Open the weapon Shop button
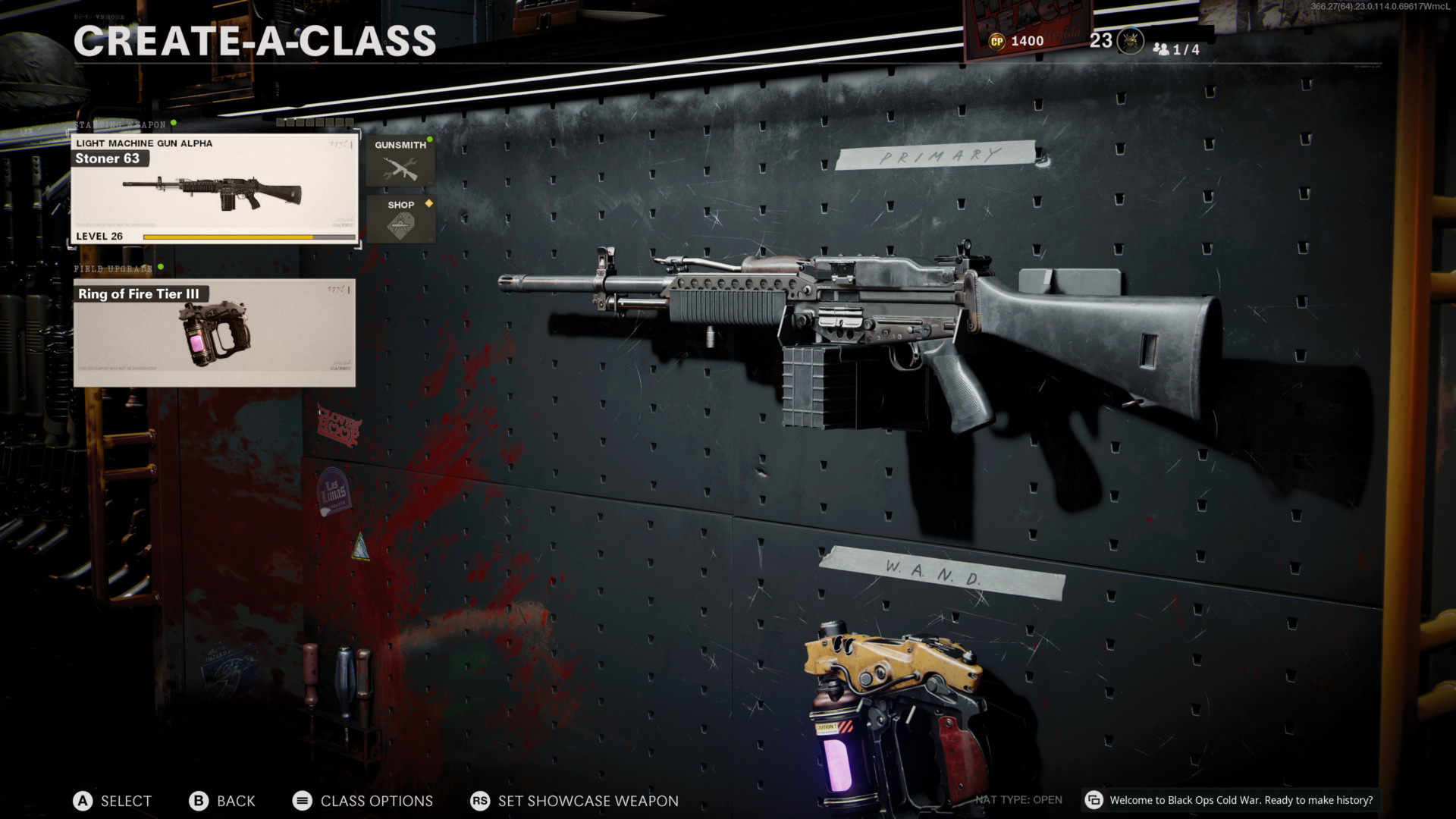The height and width of the screenshot is (819, 1456). (400, 219)
